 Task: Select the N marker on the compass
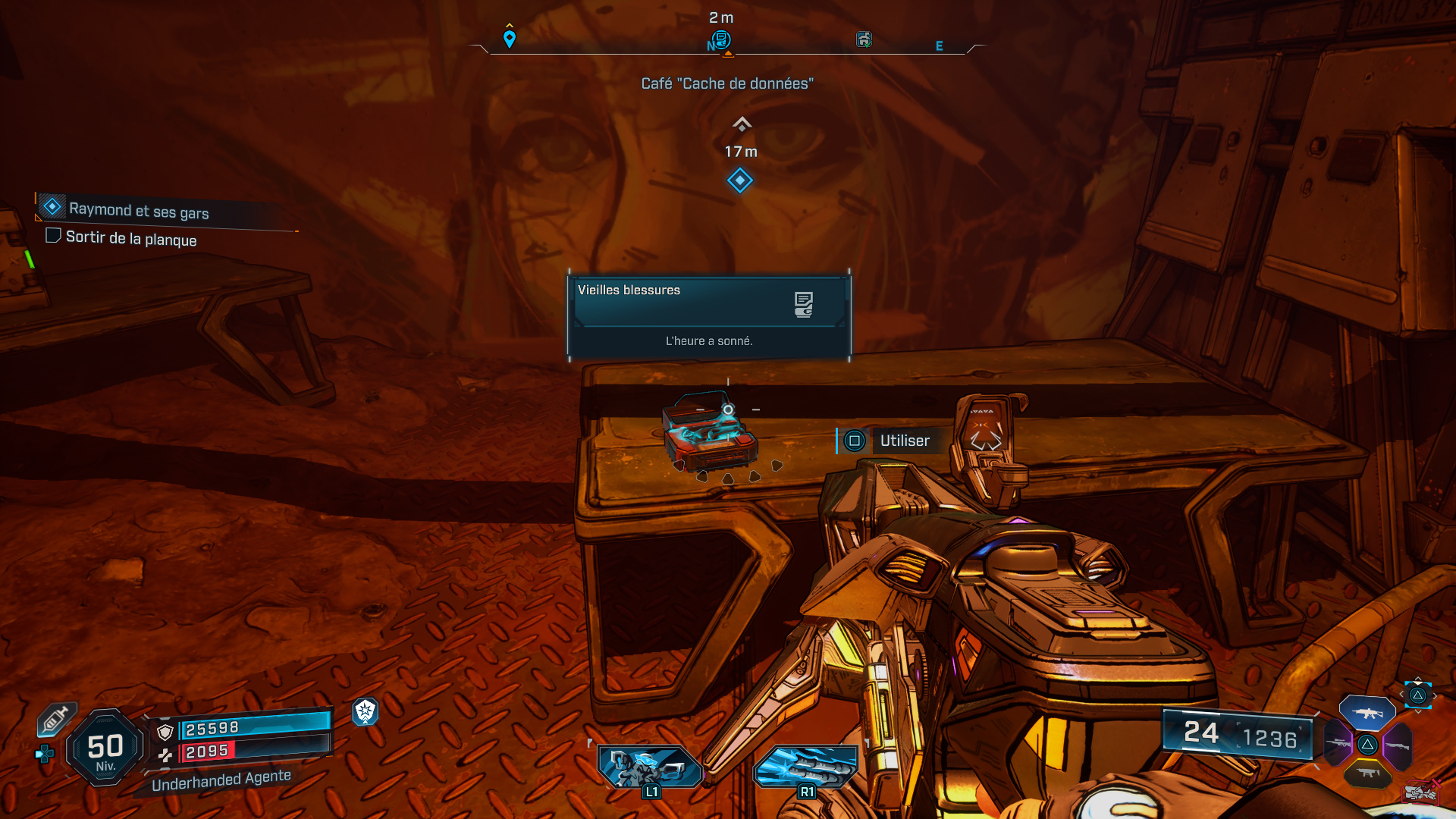tap(710, 45)
